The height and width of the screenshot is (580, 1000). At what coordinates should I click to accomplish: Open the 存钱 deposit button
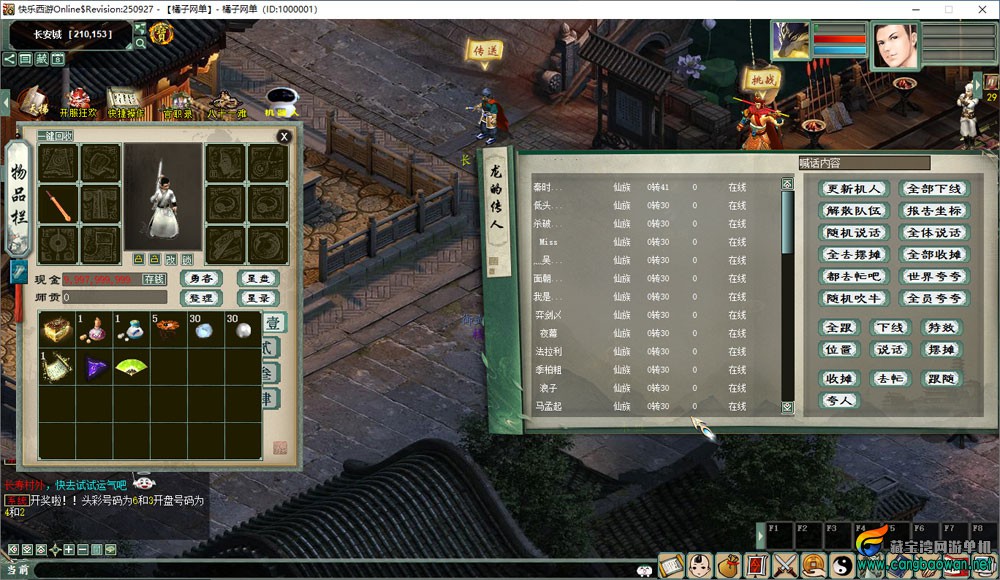pyautogui.click(x=154, y=280)
